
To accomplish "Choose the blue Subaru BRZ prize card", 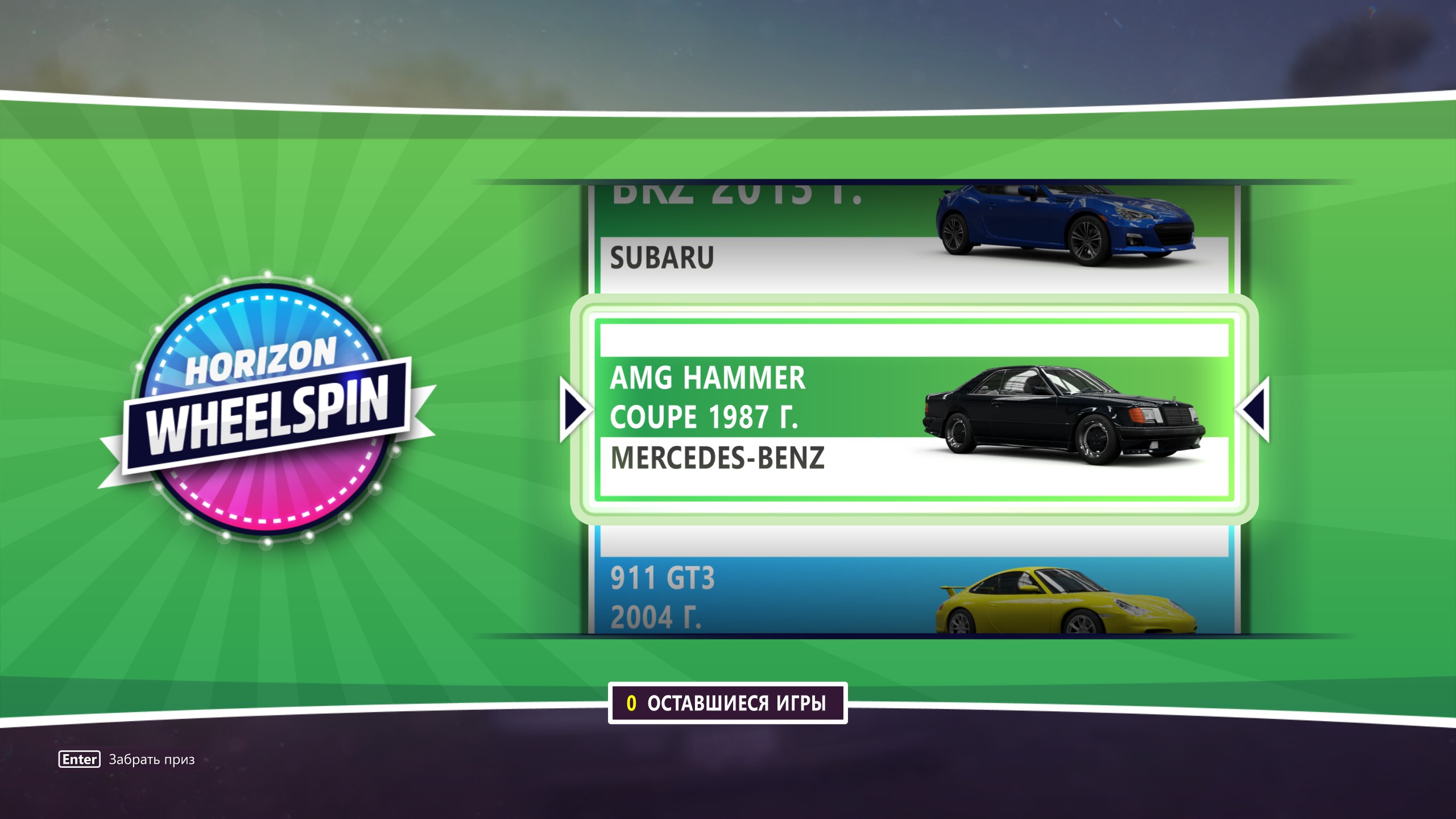I will (913, 239).
